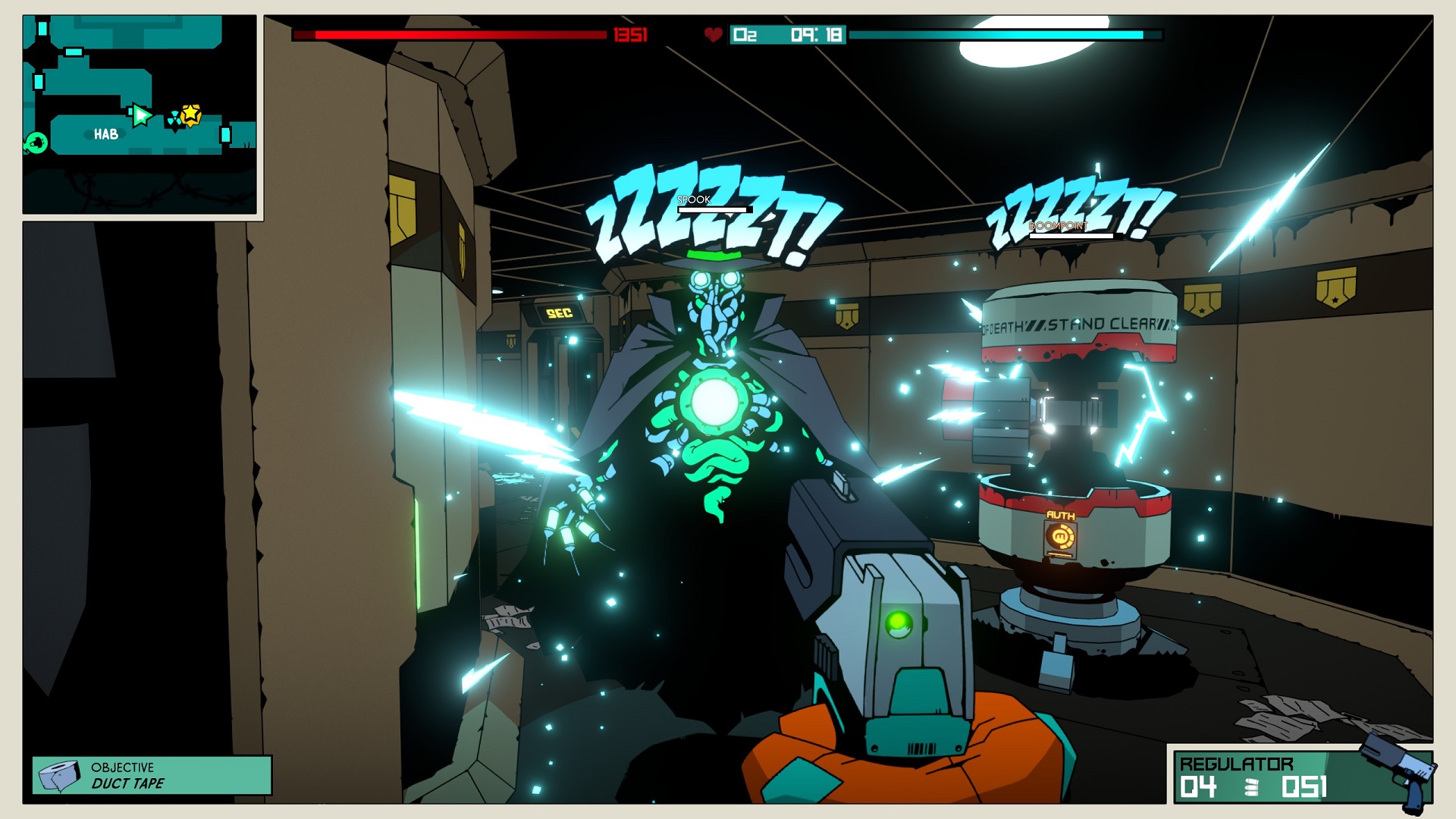Open the Duct Tape objective tracker
The image size is (1456, 819).
point(152,775)
